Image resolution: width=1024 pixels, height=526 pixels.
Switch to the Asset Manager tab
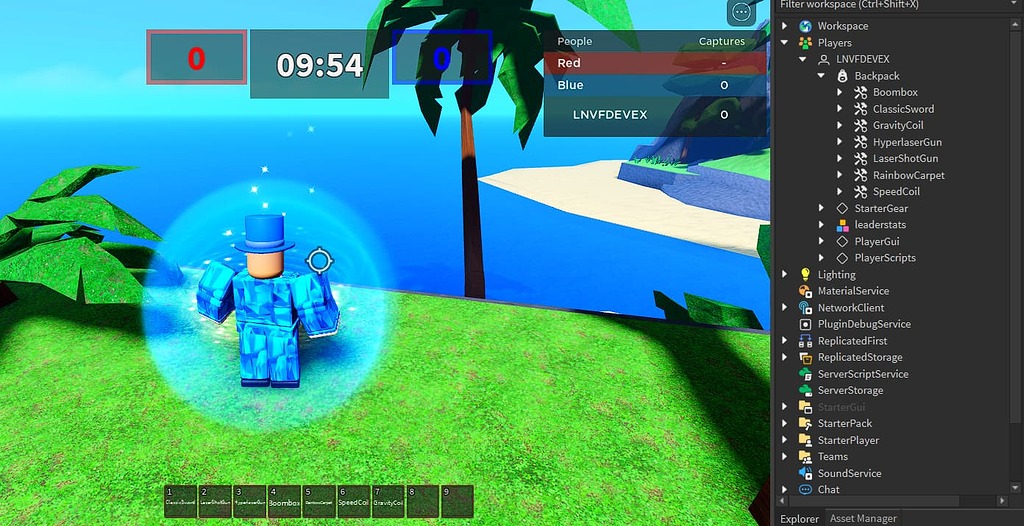[863, 518]
